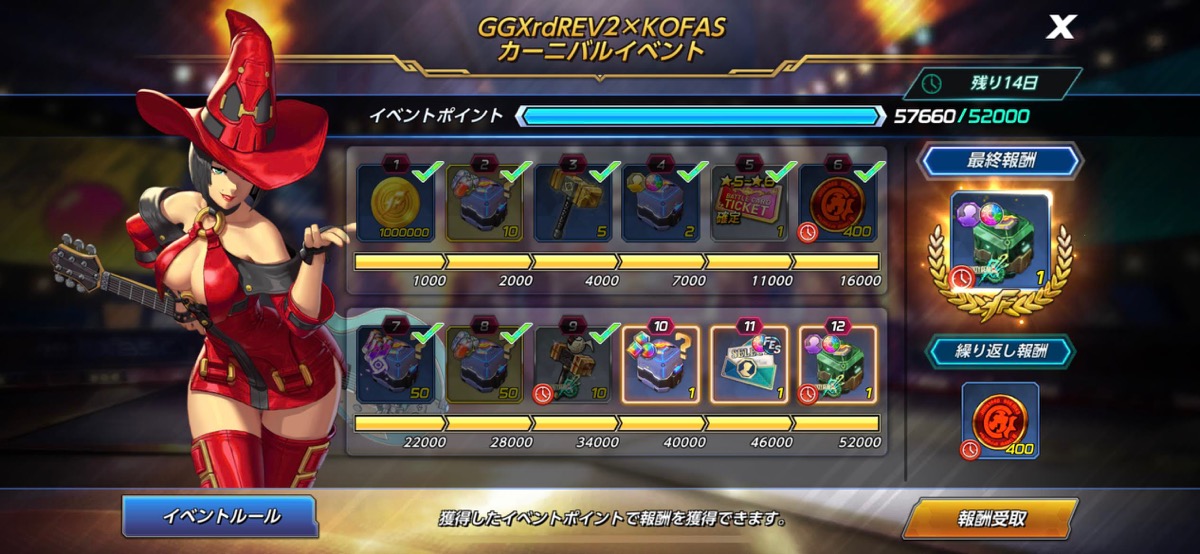This screenshot has height=554, width=1200.
Task: Open the イベントルール event rules
Action: [220, 516]
